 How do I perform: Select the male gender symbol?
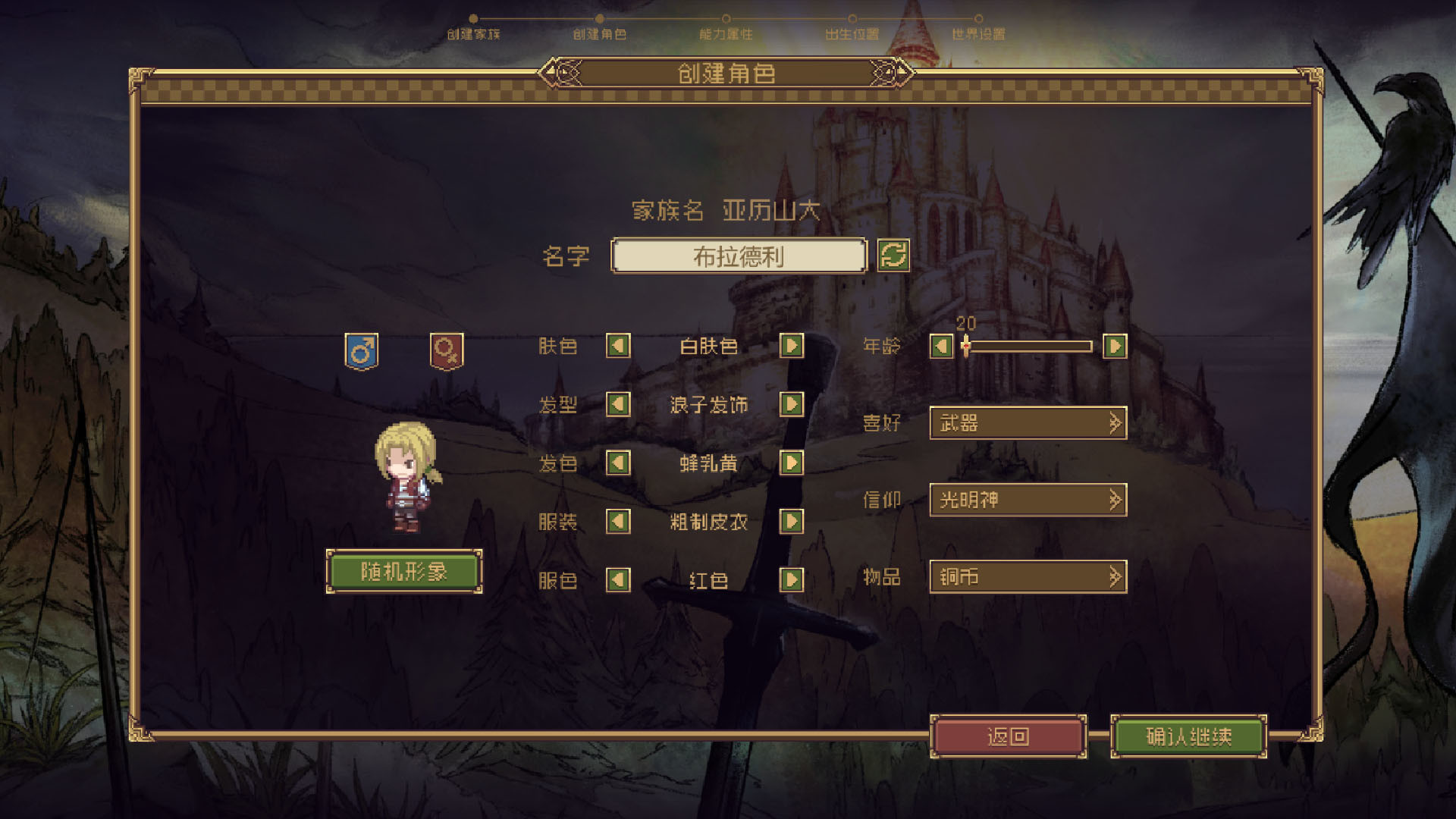tap(362, 350)
